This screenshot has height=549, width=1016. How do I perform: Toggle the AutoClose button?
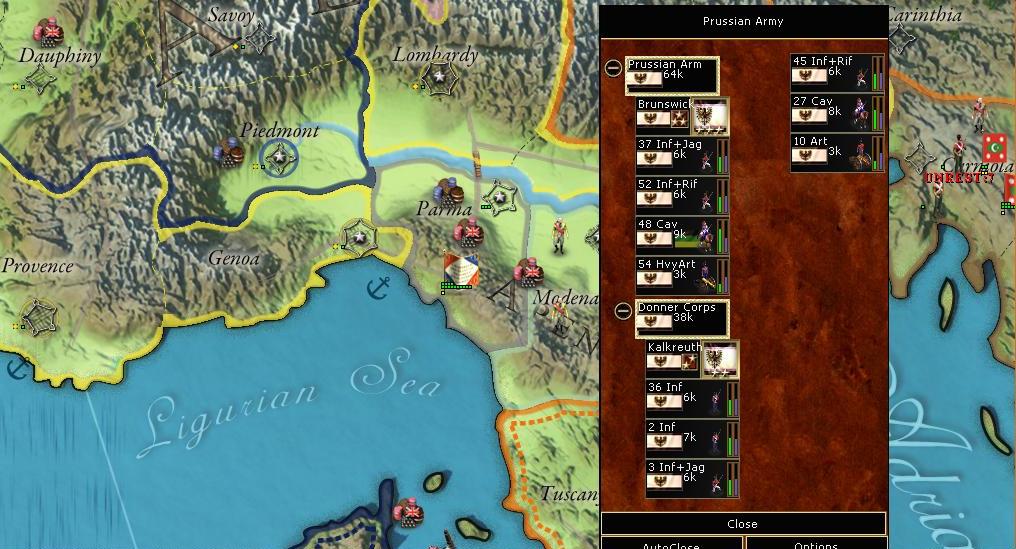click(672, 544)
